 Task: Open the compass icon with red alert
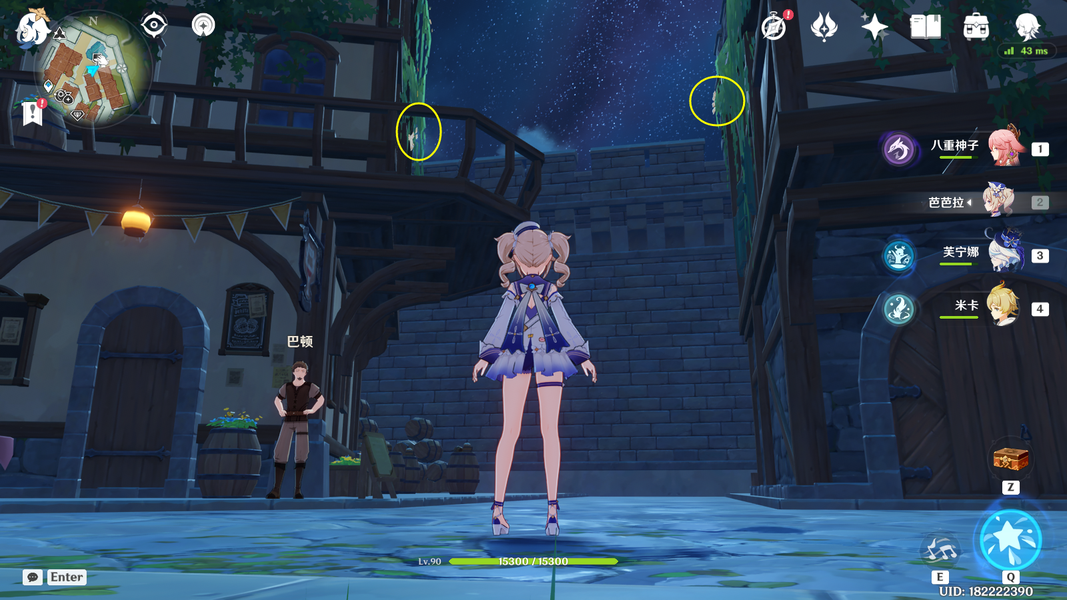pyautogui.click(x=774, y=27)
